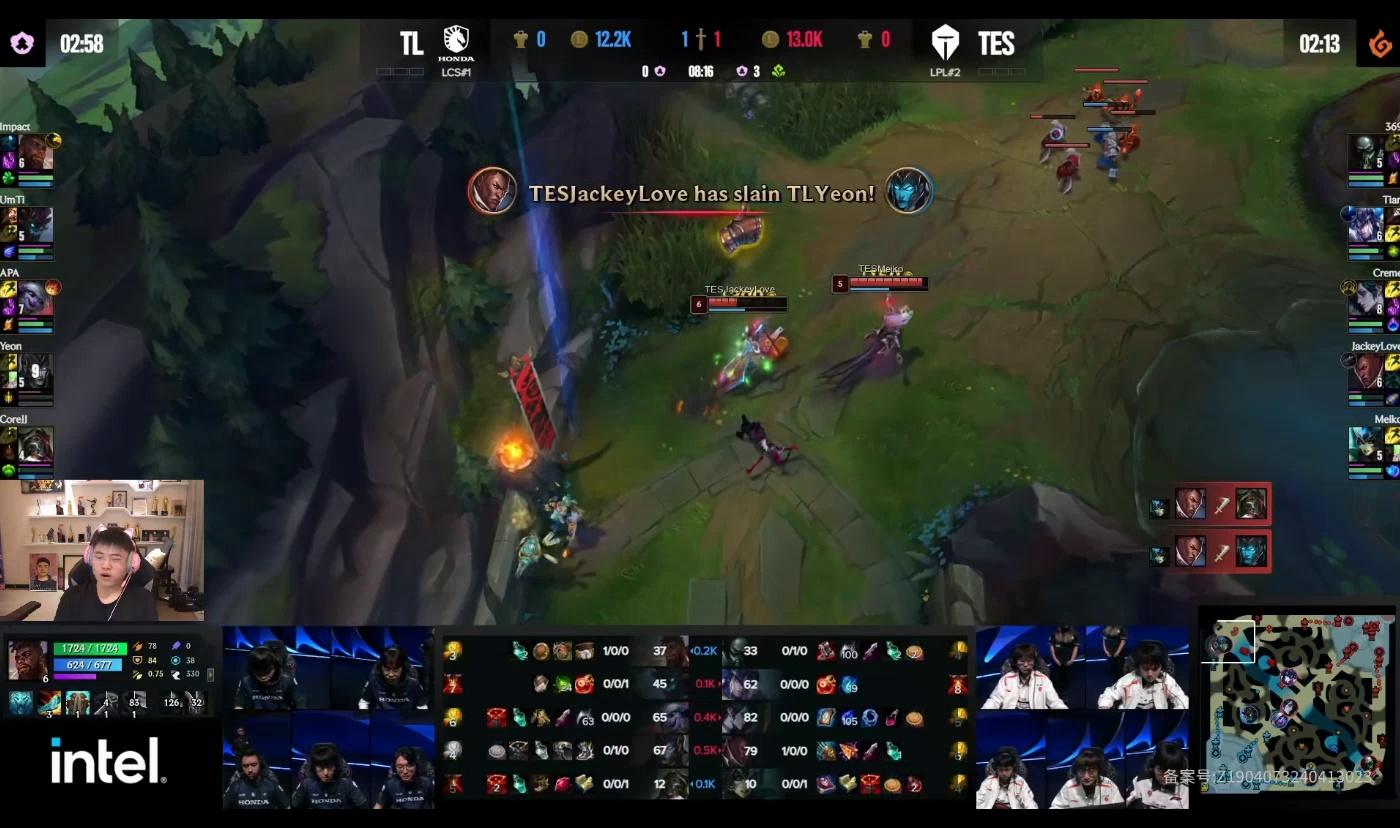1400x828 pixels.
Task: Select Tian's champion portrait
Action: [1366, 226]
